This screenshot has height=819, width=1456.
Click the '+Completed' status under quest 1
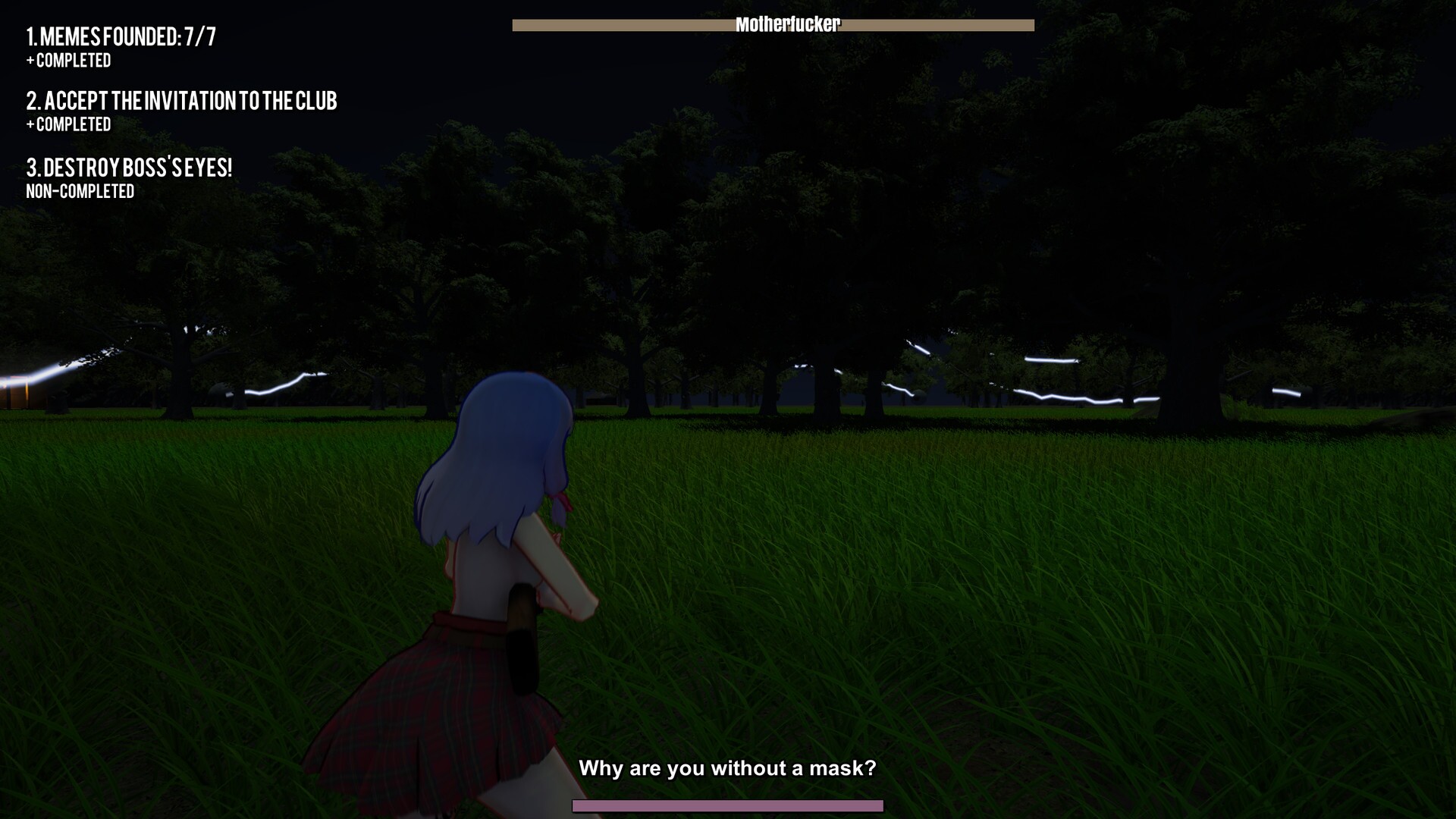pos(69,61)
